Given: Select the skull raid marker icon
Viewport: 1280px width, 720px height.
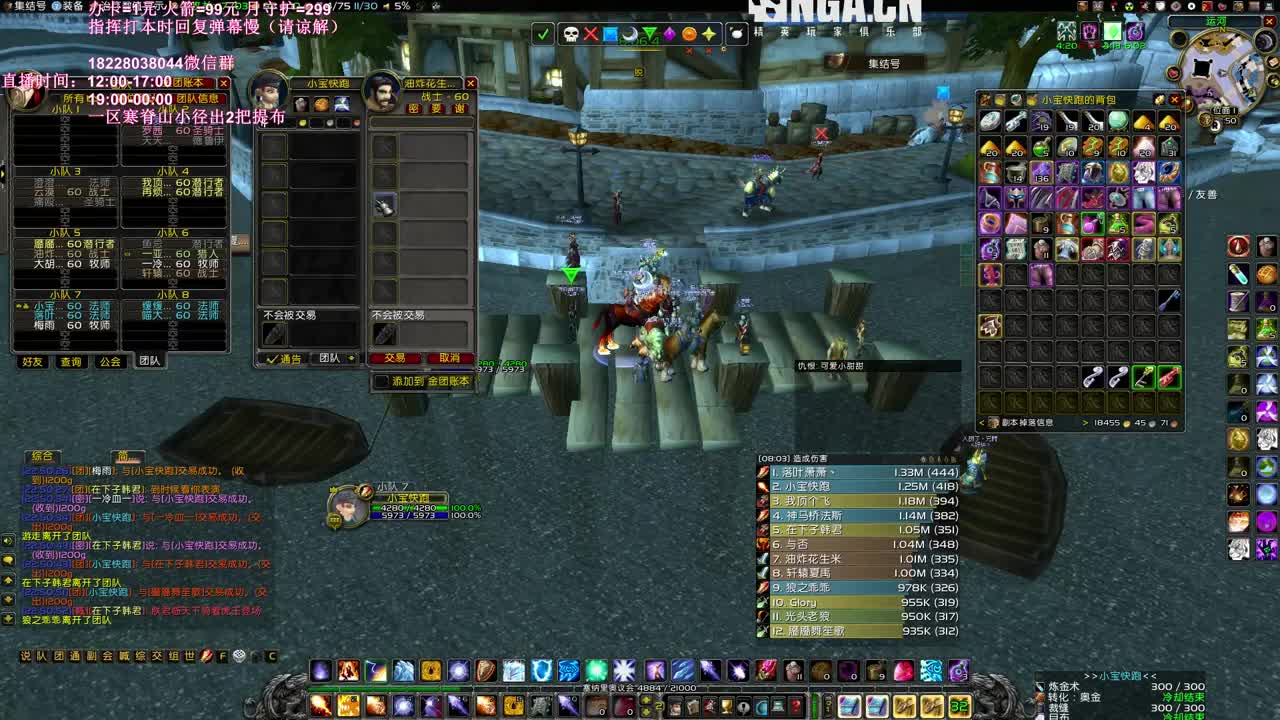Looking at the screenshot, I should pyautogui.click(x=570, y=33).
